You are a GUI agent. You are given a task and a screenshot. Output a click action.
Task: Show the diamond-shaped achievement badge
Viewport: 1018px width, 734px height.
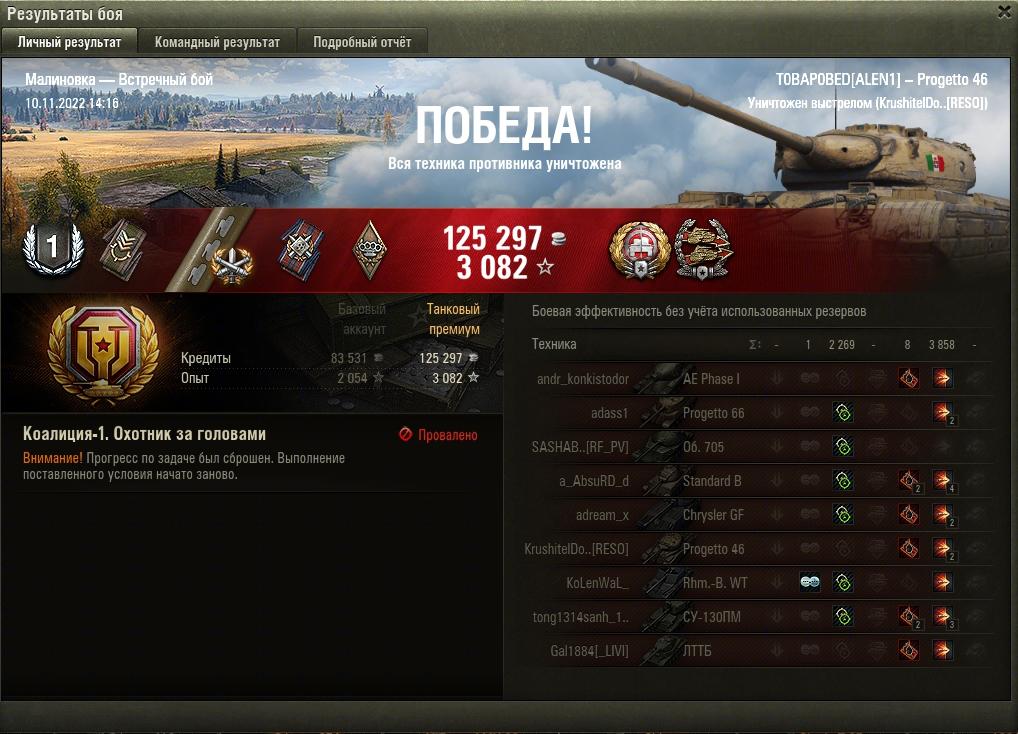pyautogui.click(x=370, y=248)
